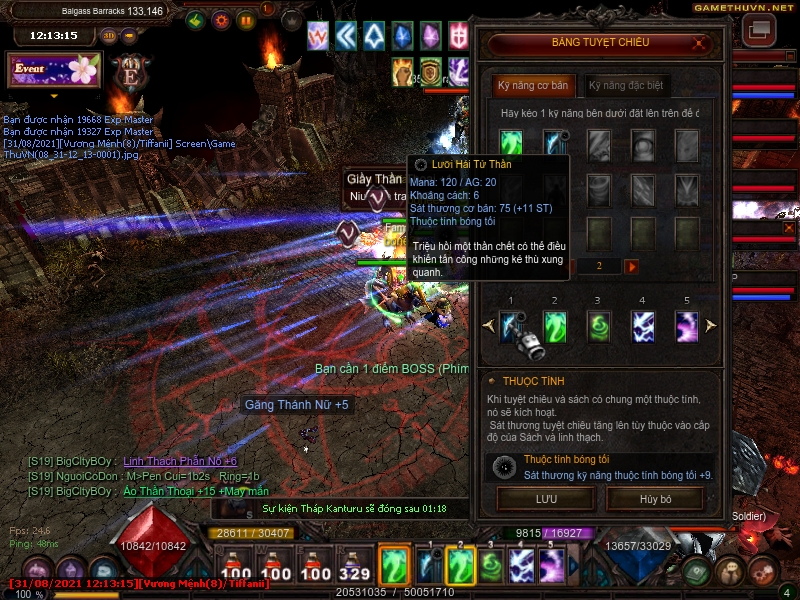Open the Event banner with the flower

click(56, 70)
